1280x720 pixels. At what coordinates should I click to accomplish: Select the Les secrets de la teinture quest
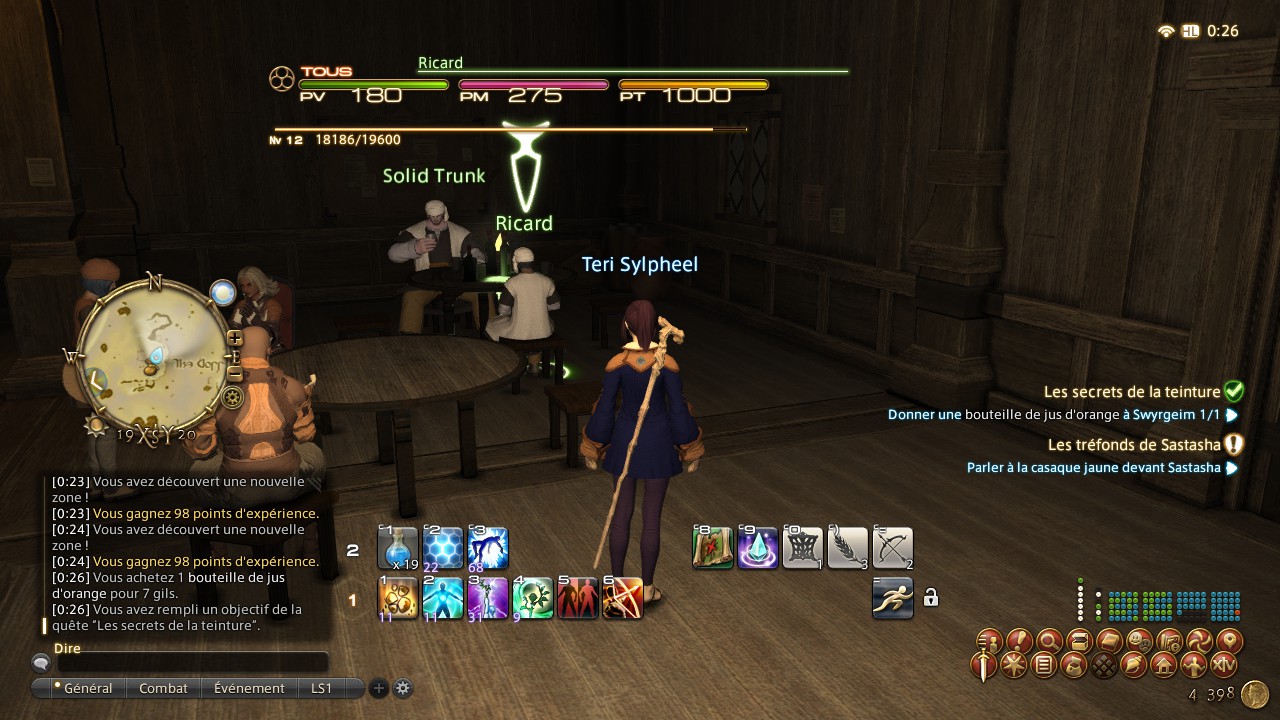(1132, 392)
